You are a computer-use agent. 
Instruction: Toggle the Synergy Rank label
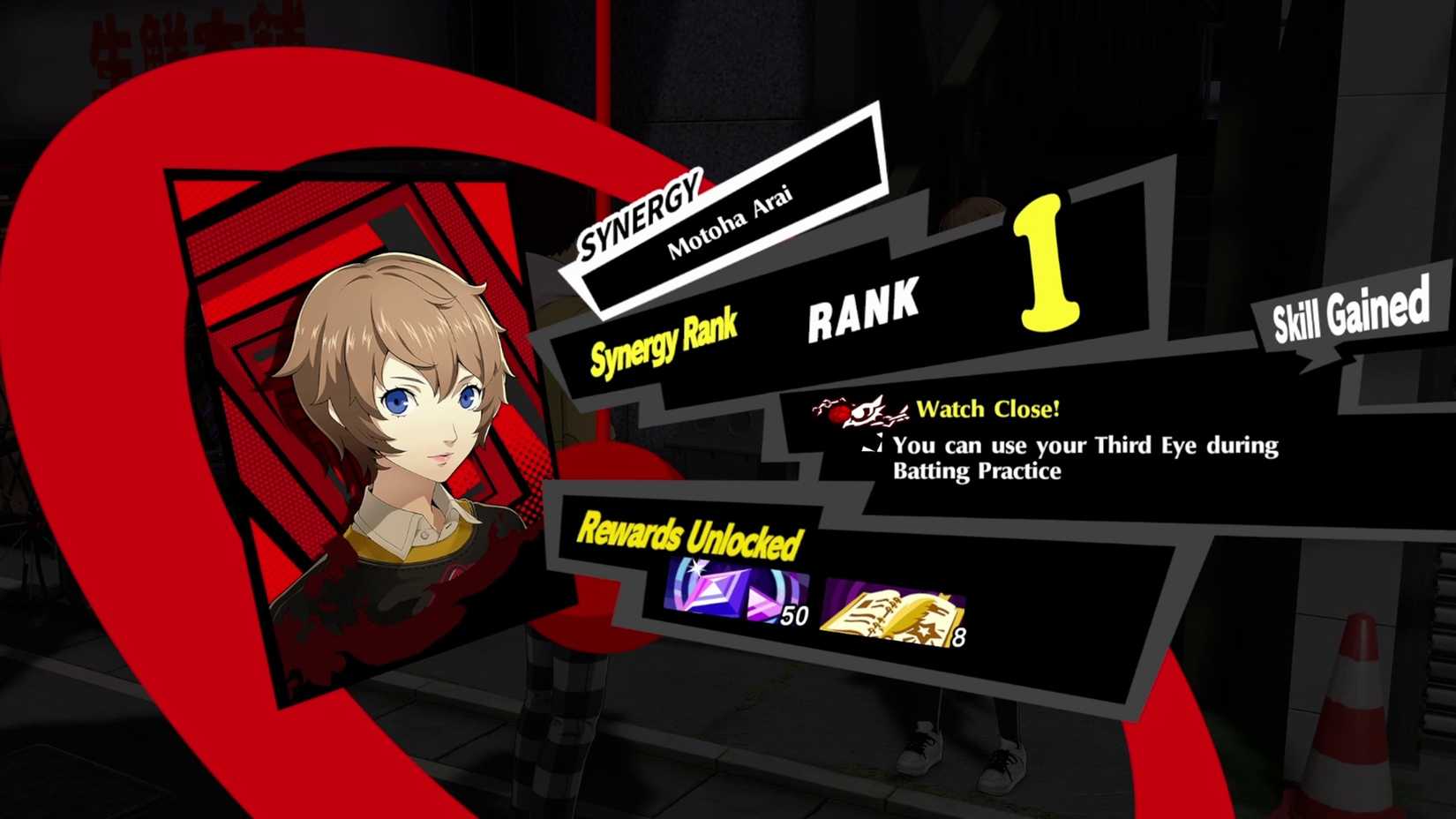coord(666,344)
